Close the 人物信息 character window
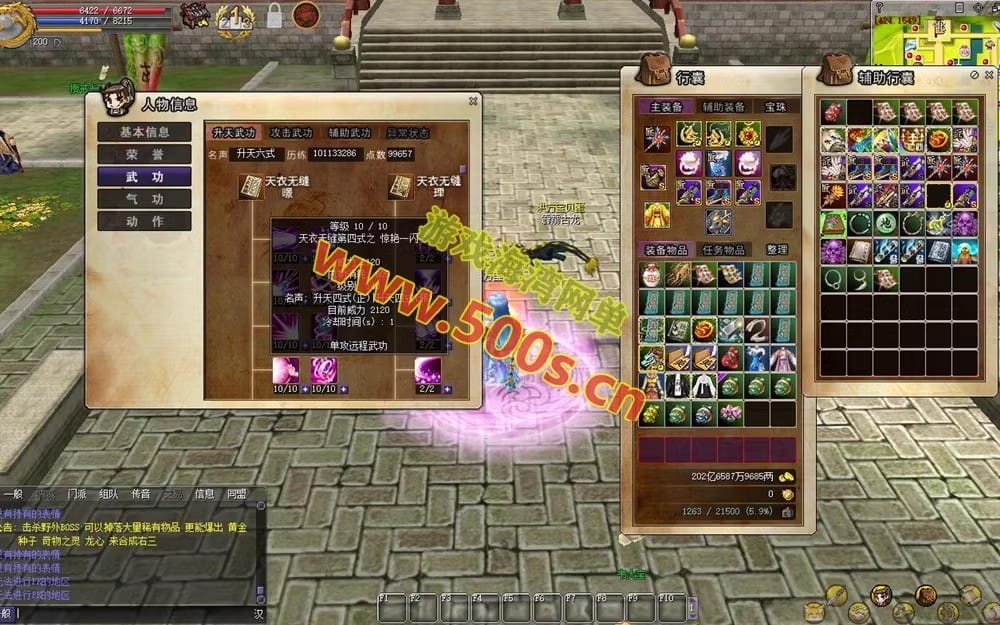The height and width of the screenshot is (625, 1000). click(x=473, y=101)
